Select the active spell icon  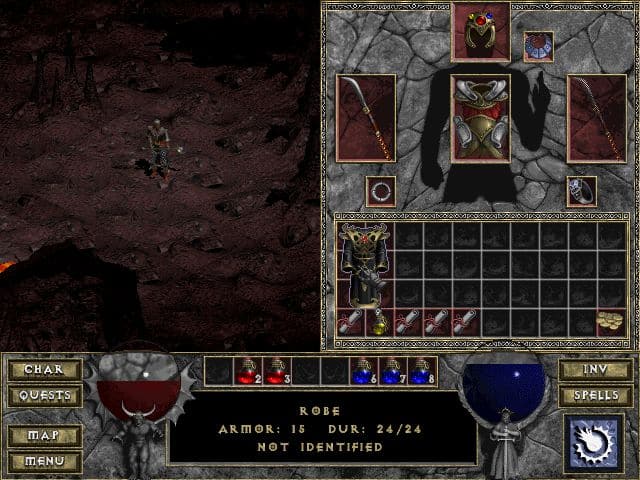coord(595,443)
